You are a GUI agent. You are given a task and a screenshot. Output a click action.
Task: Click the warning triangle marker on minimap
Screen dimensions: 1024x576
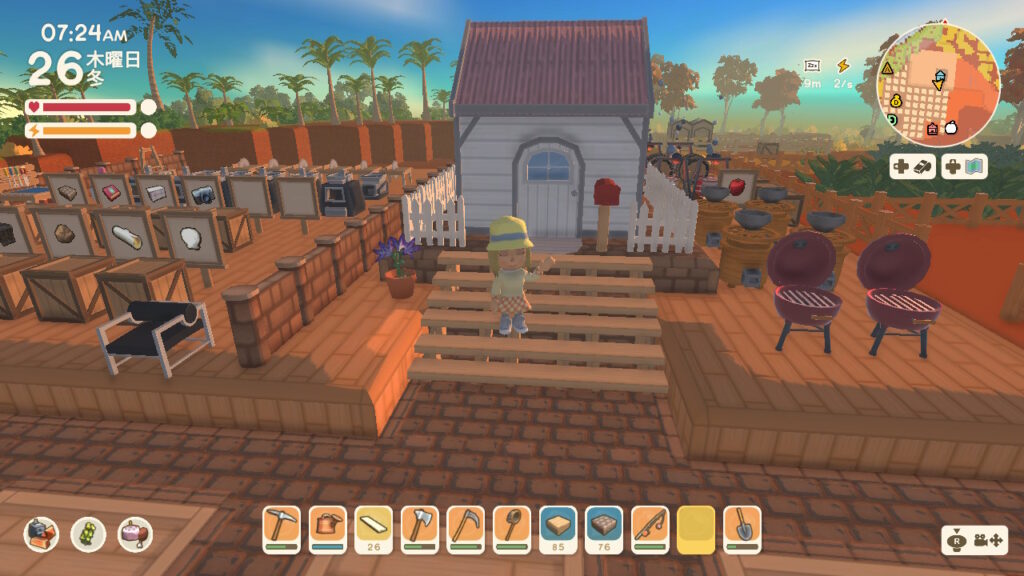pyautogui.click(x=887, y=68)
